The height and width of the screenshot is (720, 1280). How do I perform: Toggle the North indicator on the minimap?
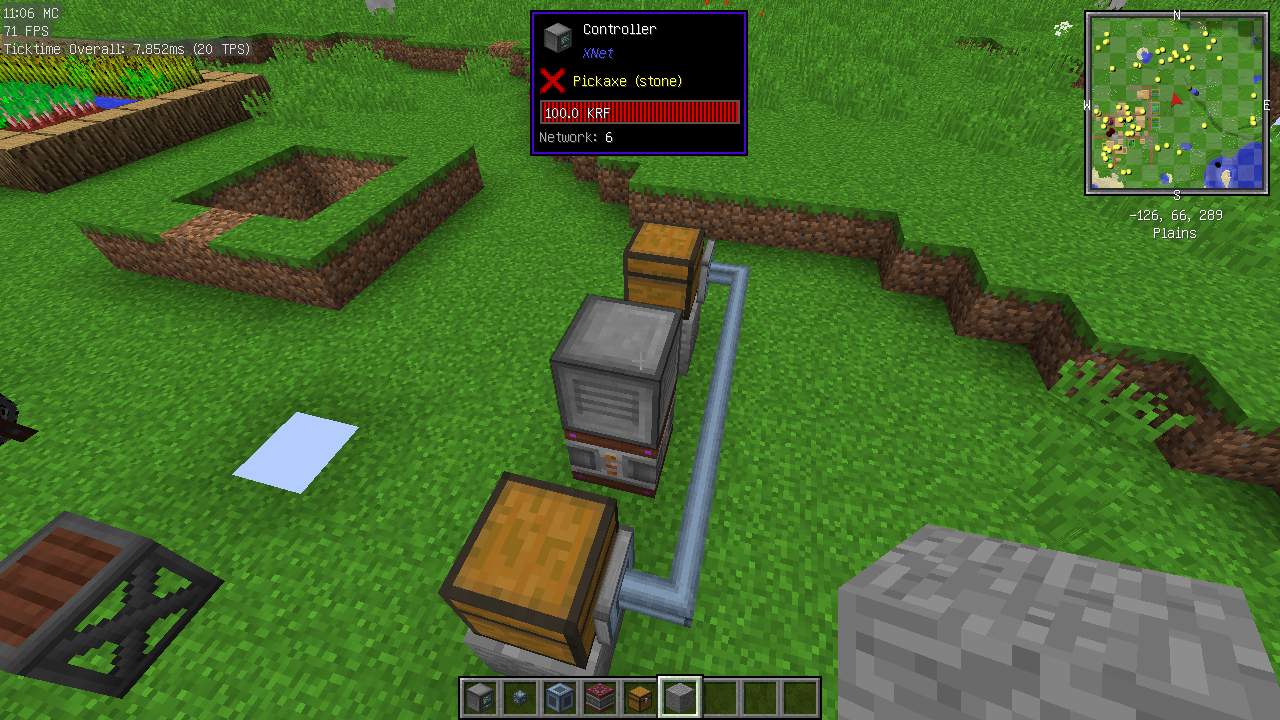tap(1177, 16)
